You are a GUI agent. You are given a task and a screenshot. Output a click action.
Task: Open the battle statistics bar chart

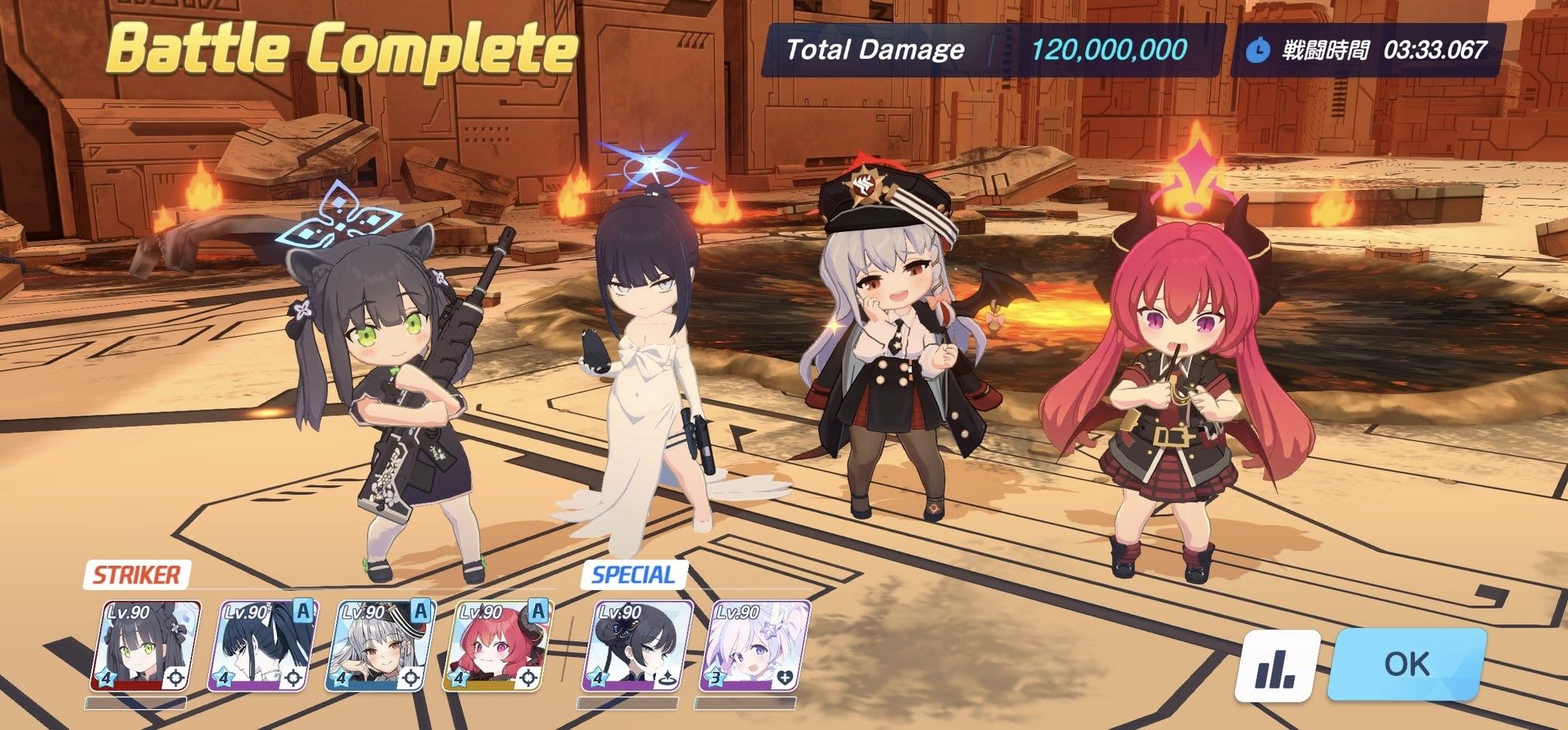(1278, 666)
